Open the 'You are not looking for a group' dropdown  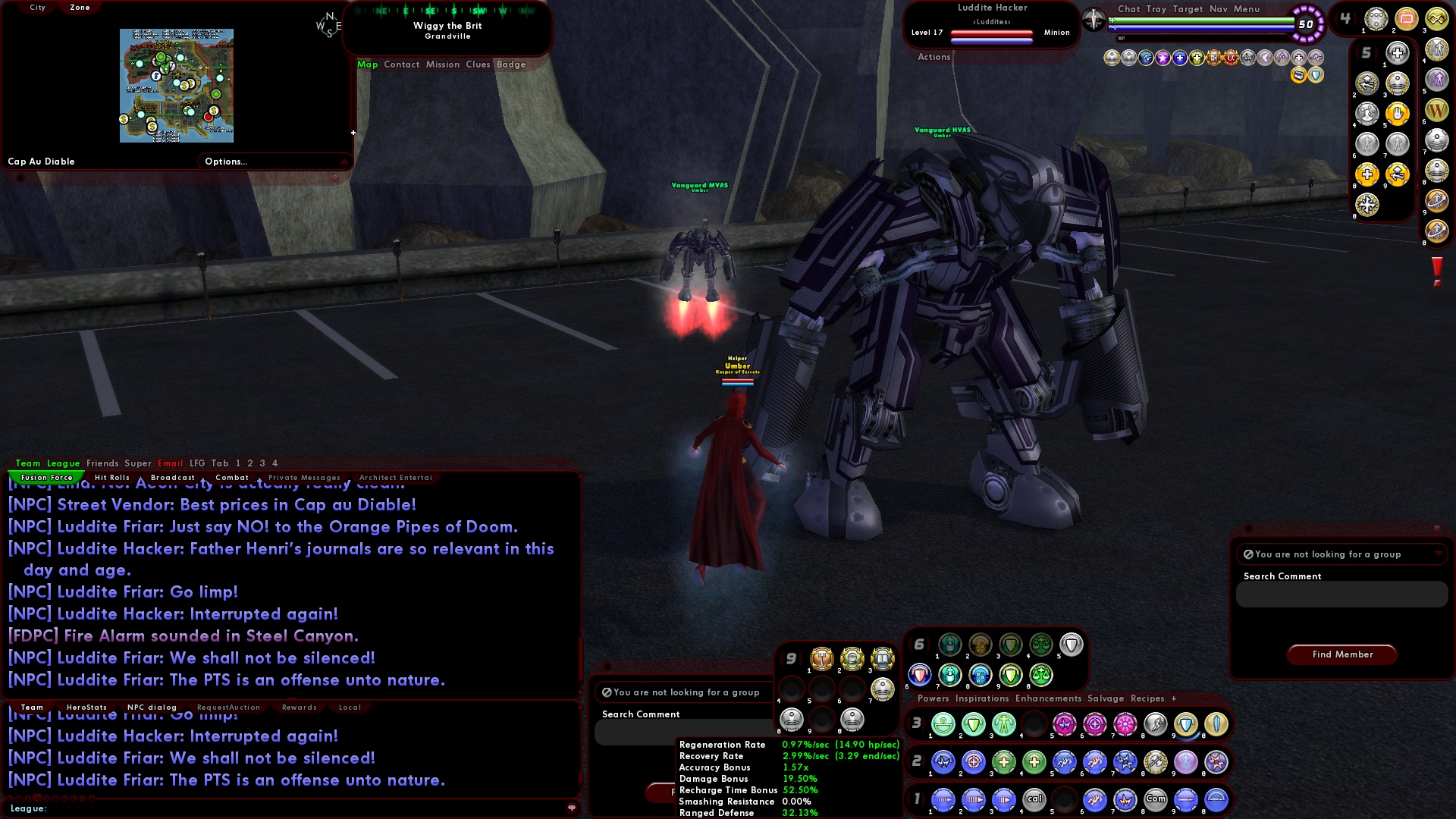point(1341,554)
